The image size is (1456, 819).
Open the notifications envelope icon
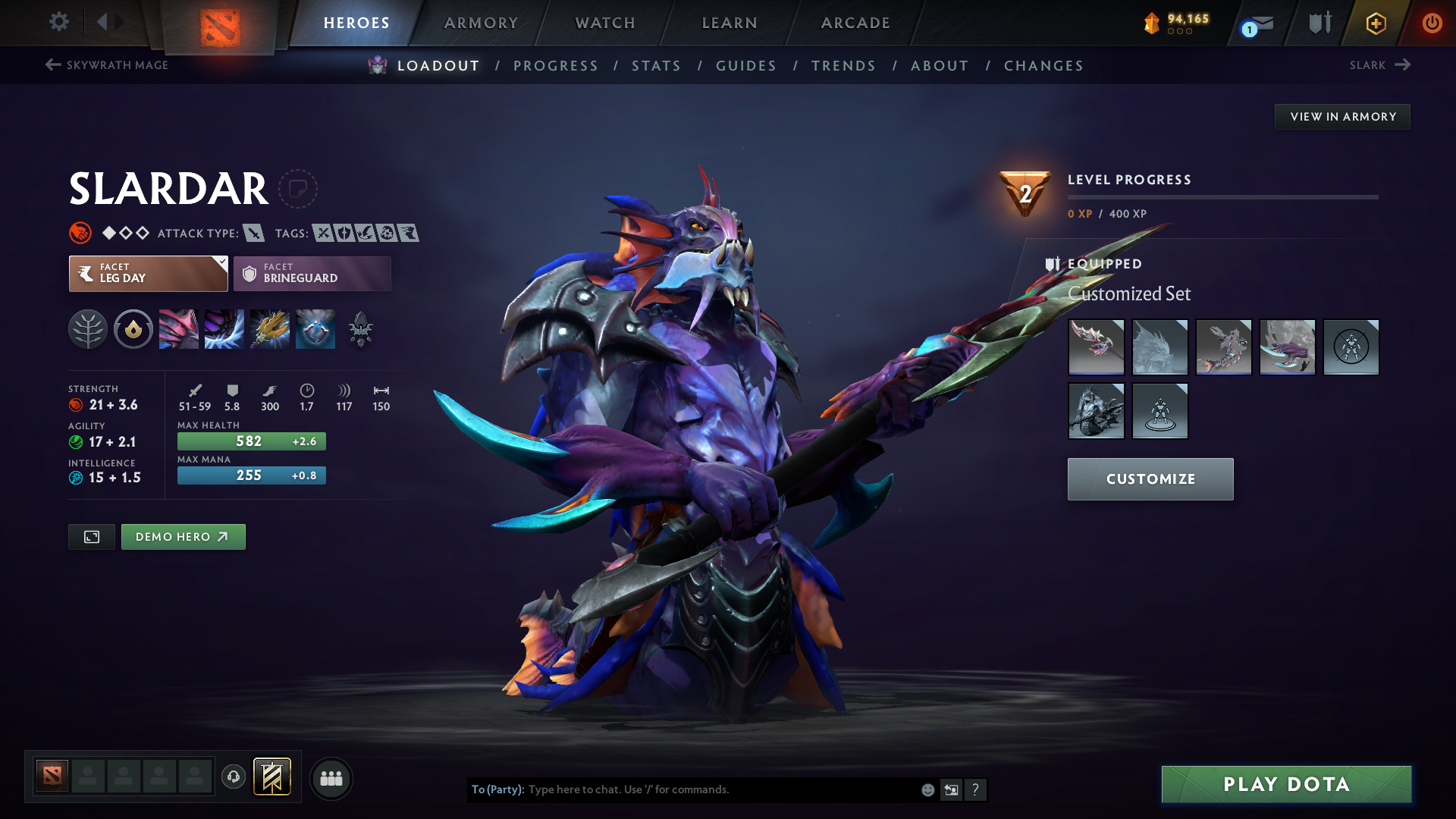[1260, 23]
